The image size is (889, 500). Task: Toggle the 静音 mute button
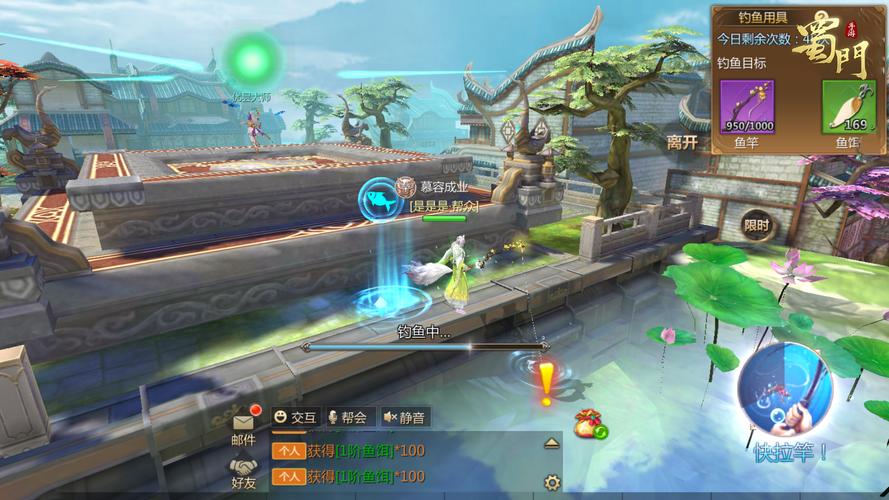pyautogui.click(x=404, y=417)
